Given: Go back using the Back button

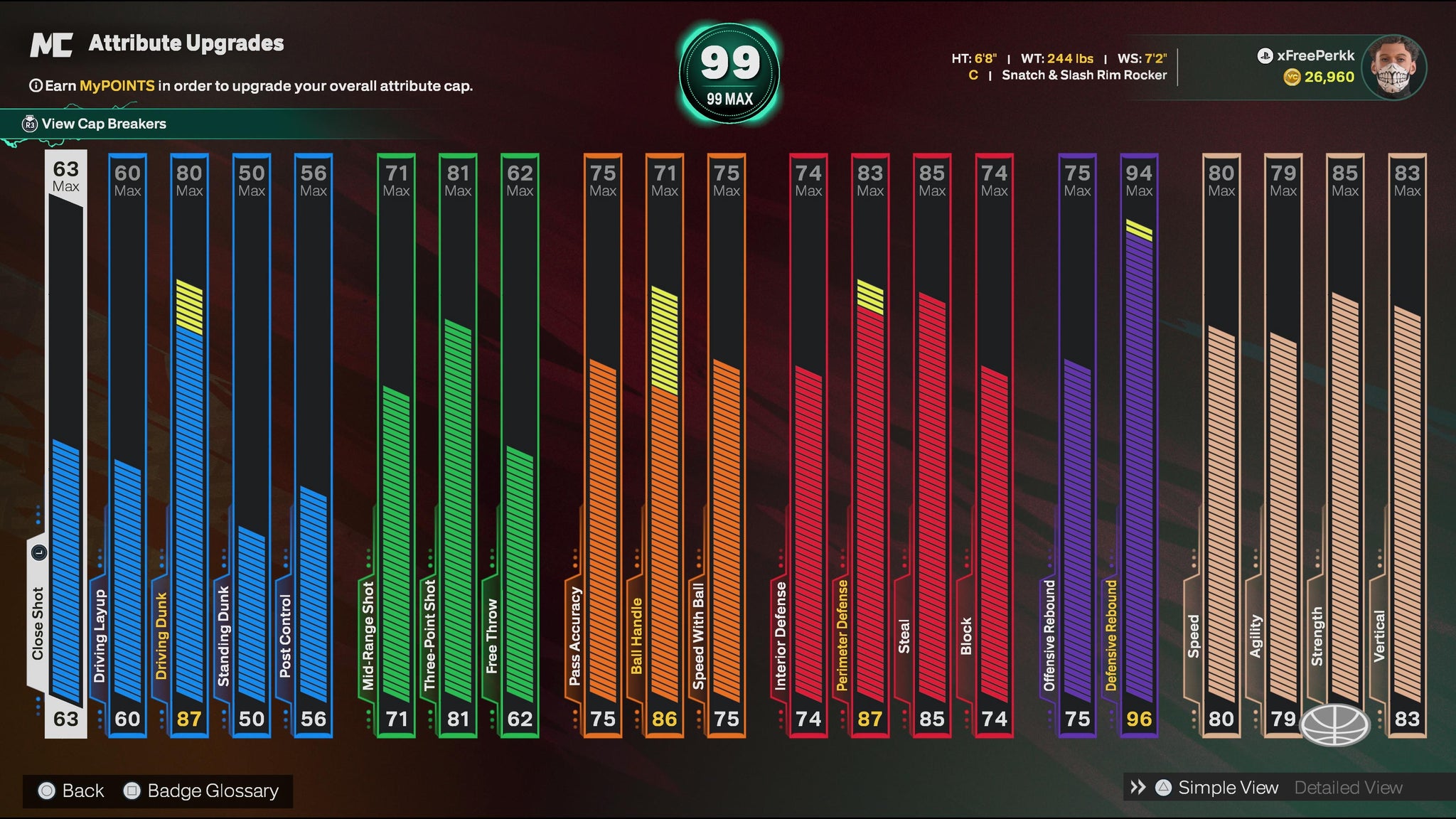Looking at the screenshot, I should coord(73,791).
